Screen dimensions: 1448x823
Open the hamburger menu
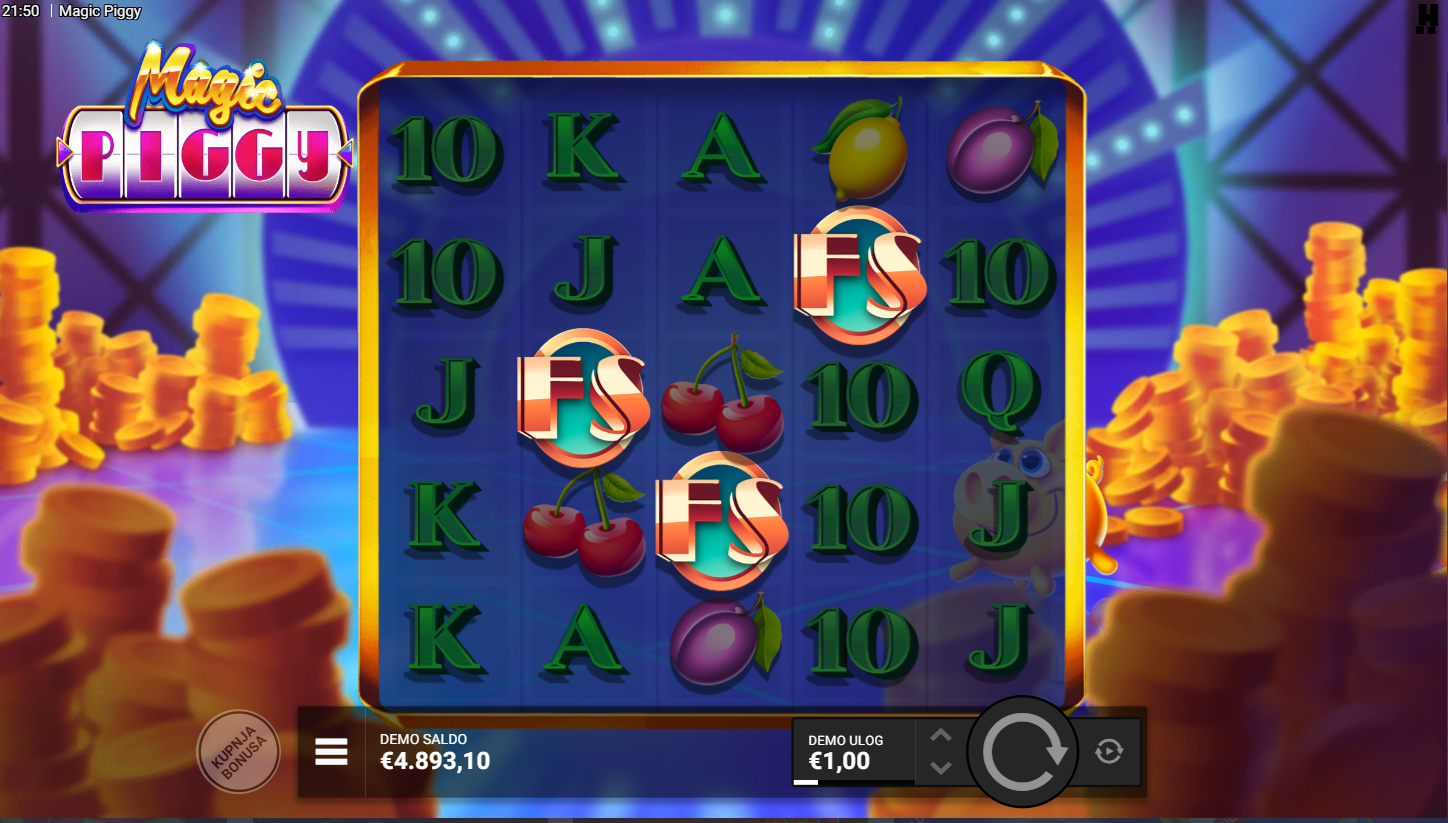331,752
